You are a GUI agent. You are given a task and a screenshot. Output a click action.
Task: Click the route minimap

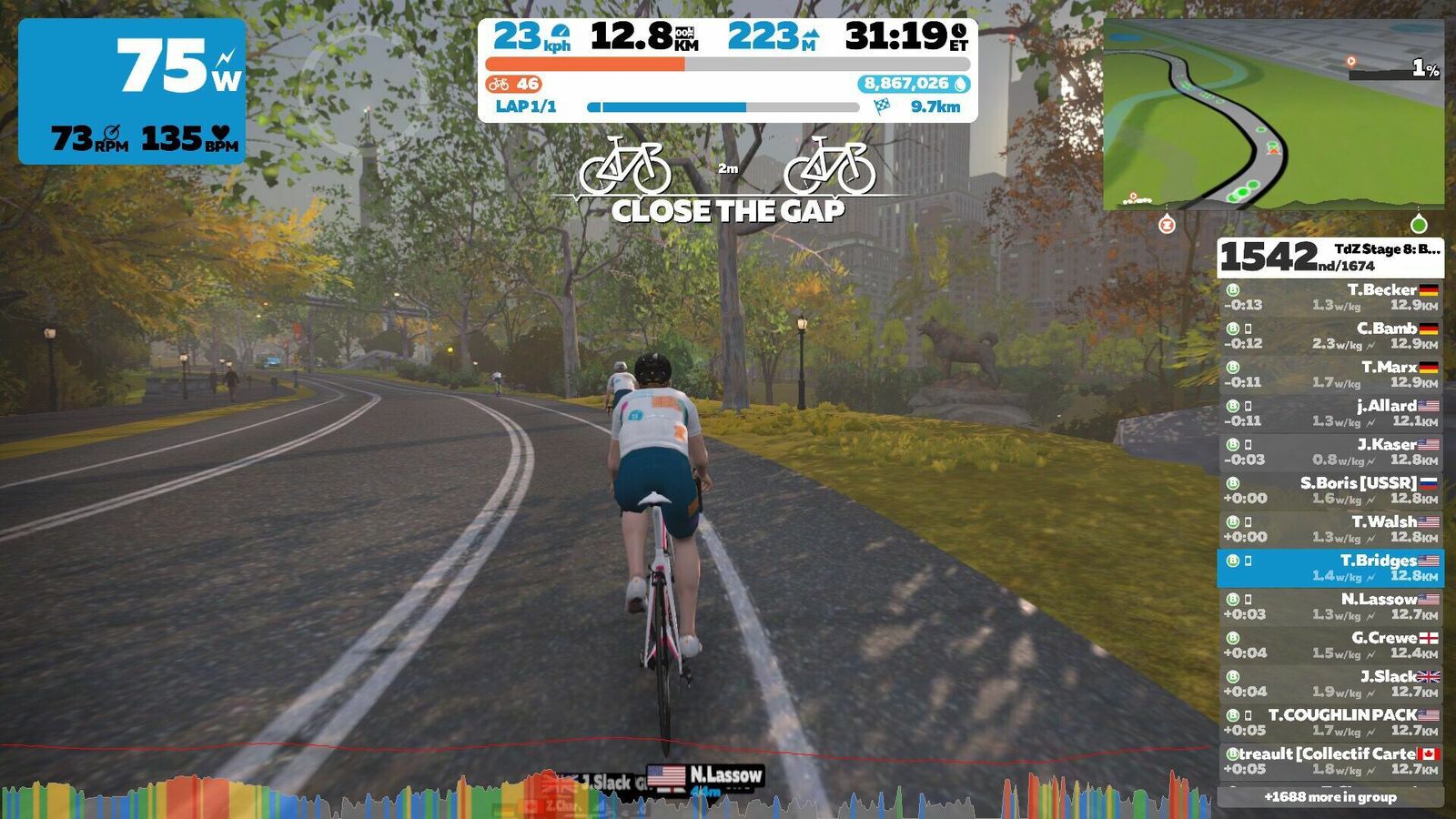tap(1273, 115)
